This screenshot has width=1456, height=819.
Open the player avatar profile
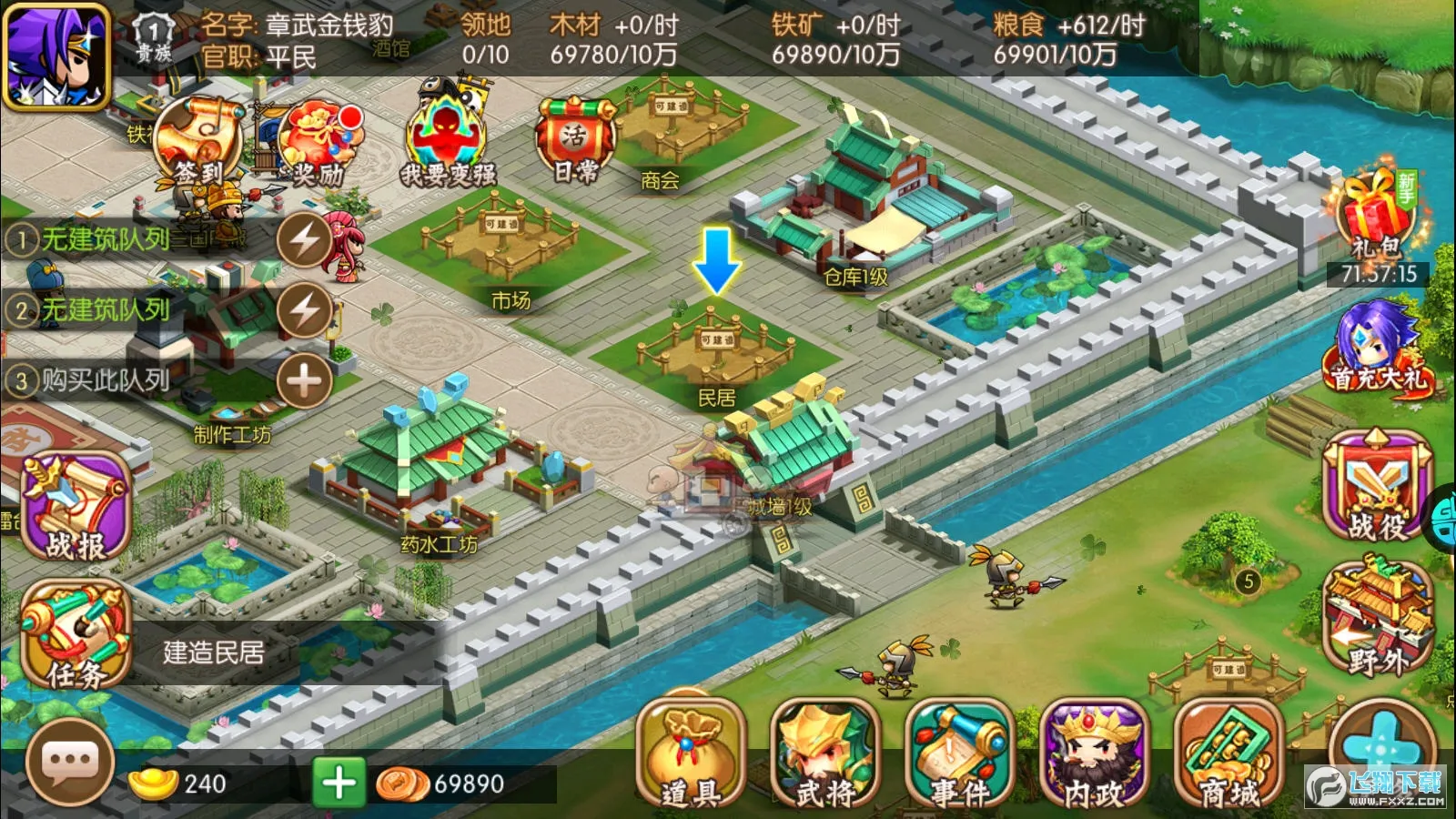(56, 56)
